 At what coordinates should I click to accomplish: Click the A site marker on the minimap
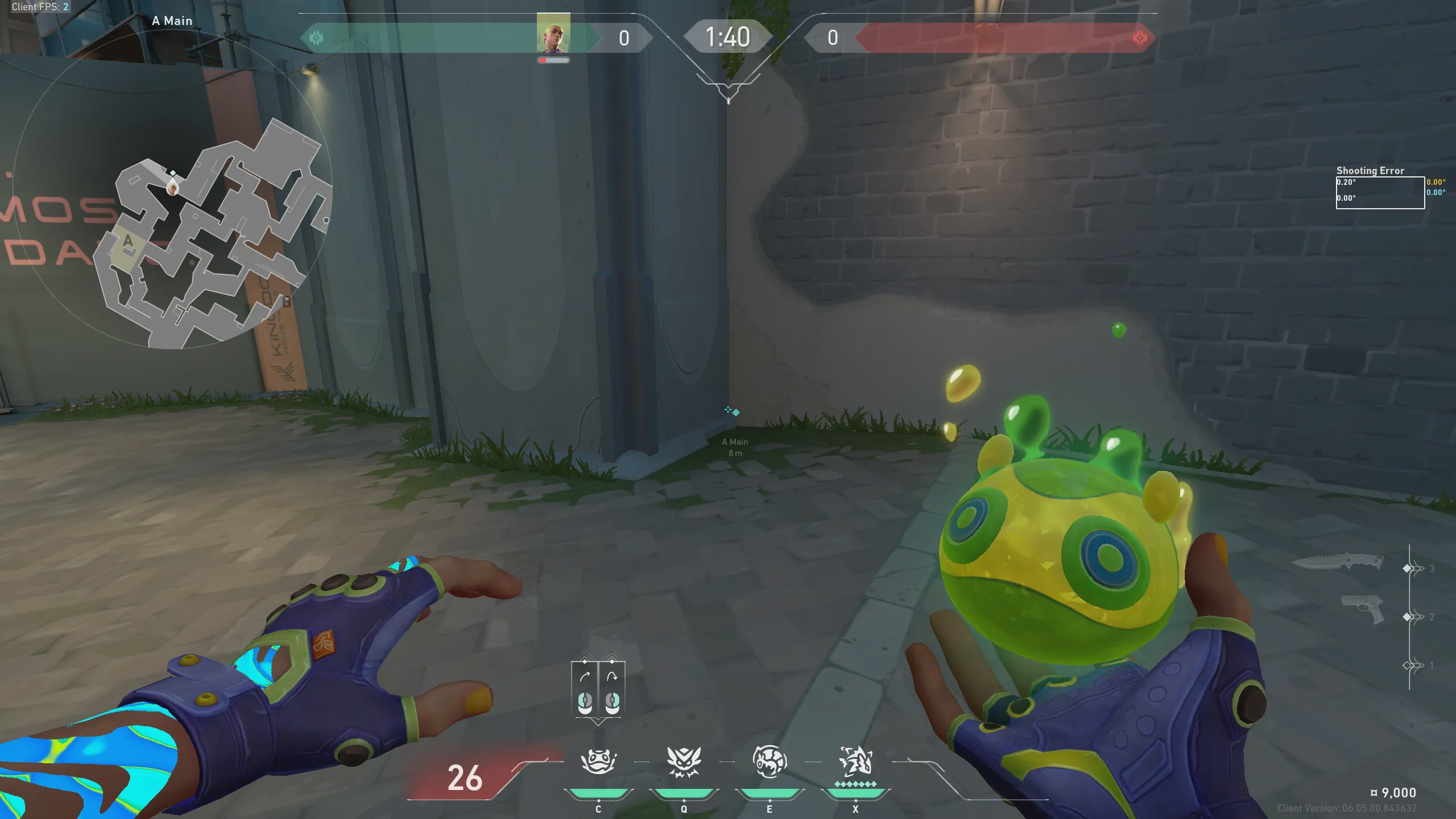pyautogui.click(x=128, y=241)
